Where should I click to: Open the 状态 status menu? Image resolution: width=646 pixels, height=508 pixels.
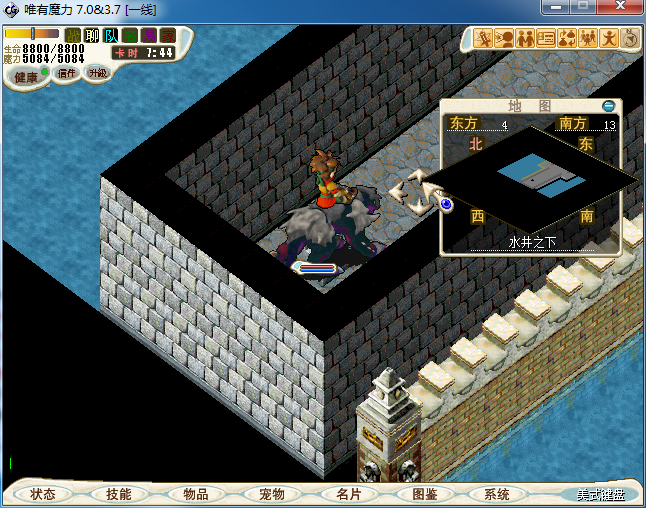tap(43, 494)
